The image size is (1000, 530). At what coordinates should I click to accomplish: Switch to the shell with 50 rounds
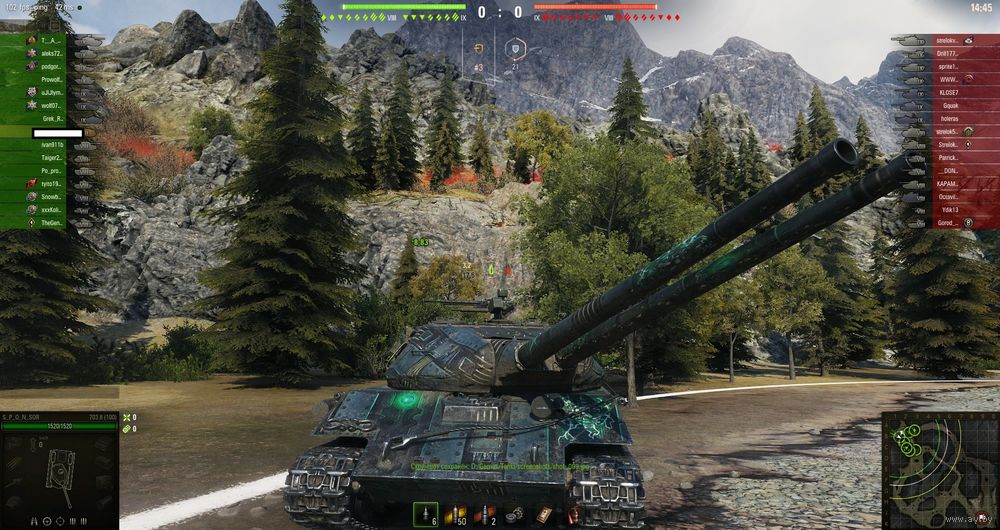(x=459, y=513)
